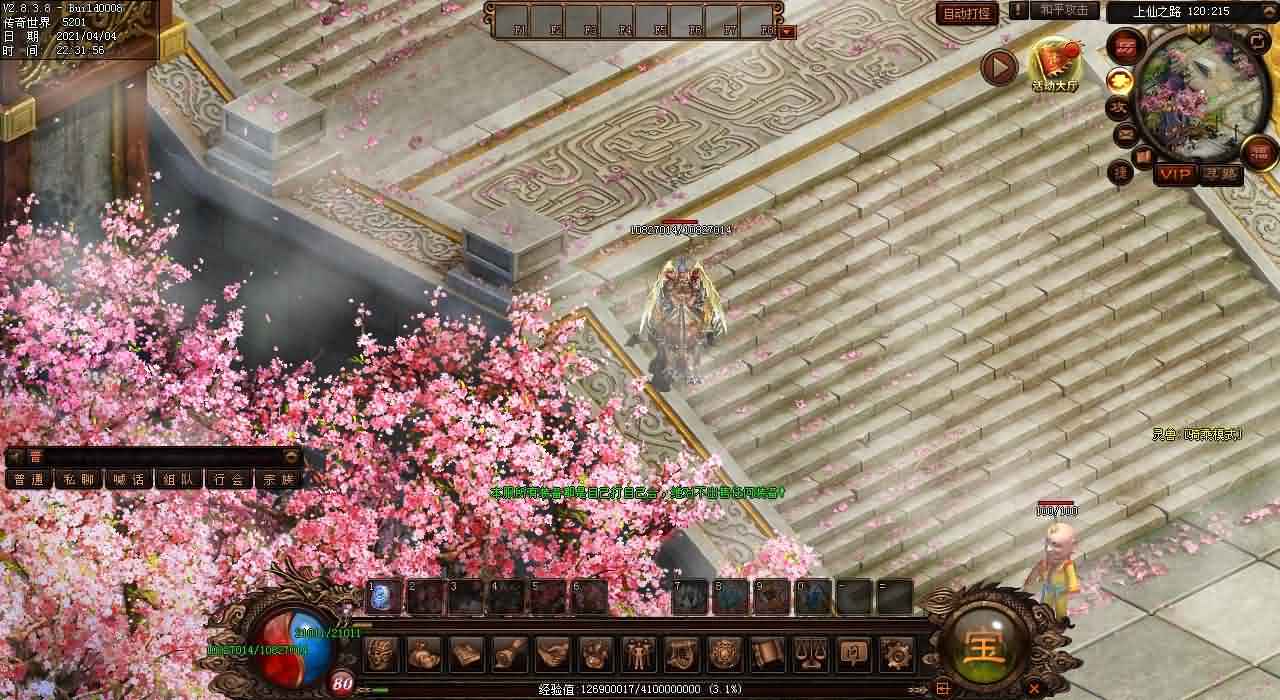
Task: Choose the 喊话 shout channel
Action: pyautogui.click(x=129, y=479)
